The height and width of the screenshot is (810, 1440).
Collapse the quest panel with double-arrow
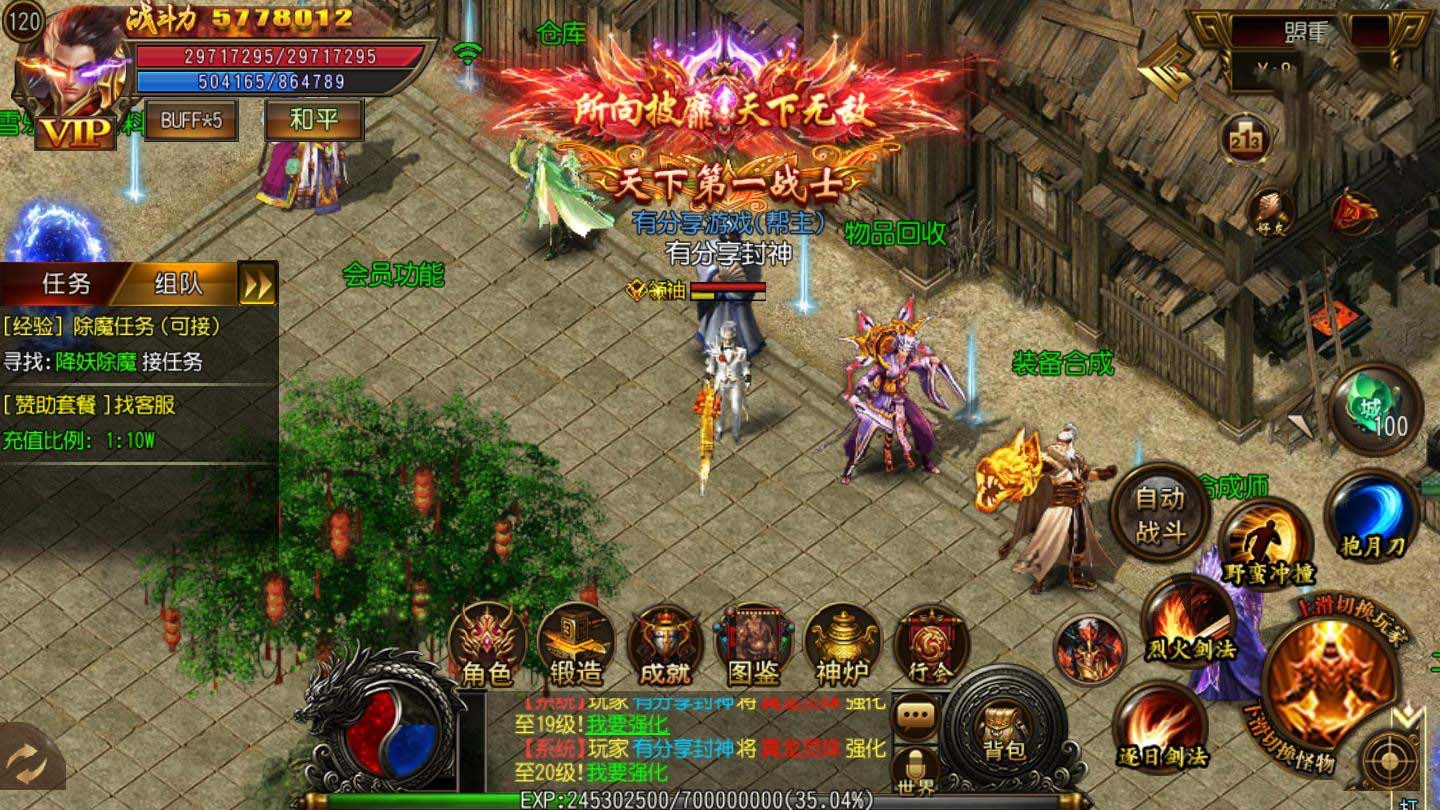pyautogui.click(x=258, y=284)
